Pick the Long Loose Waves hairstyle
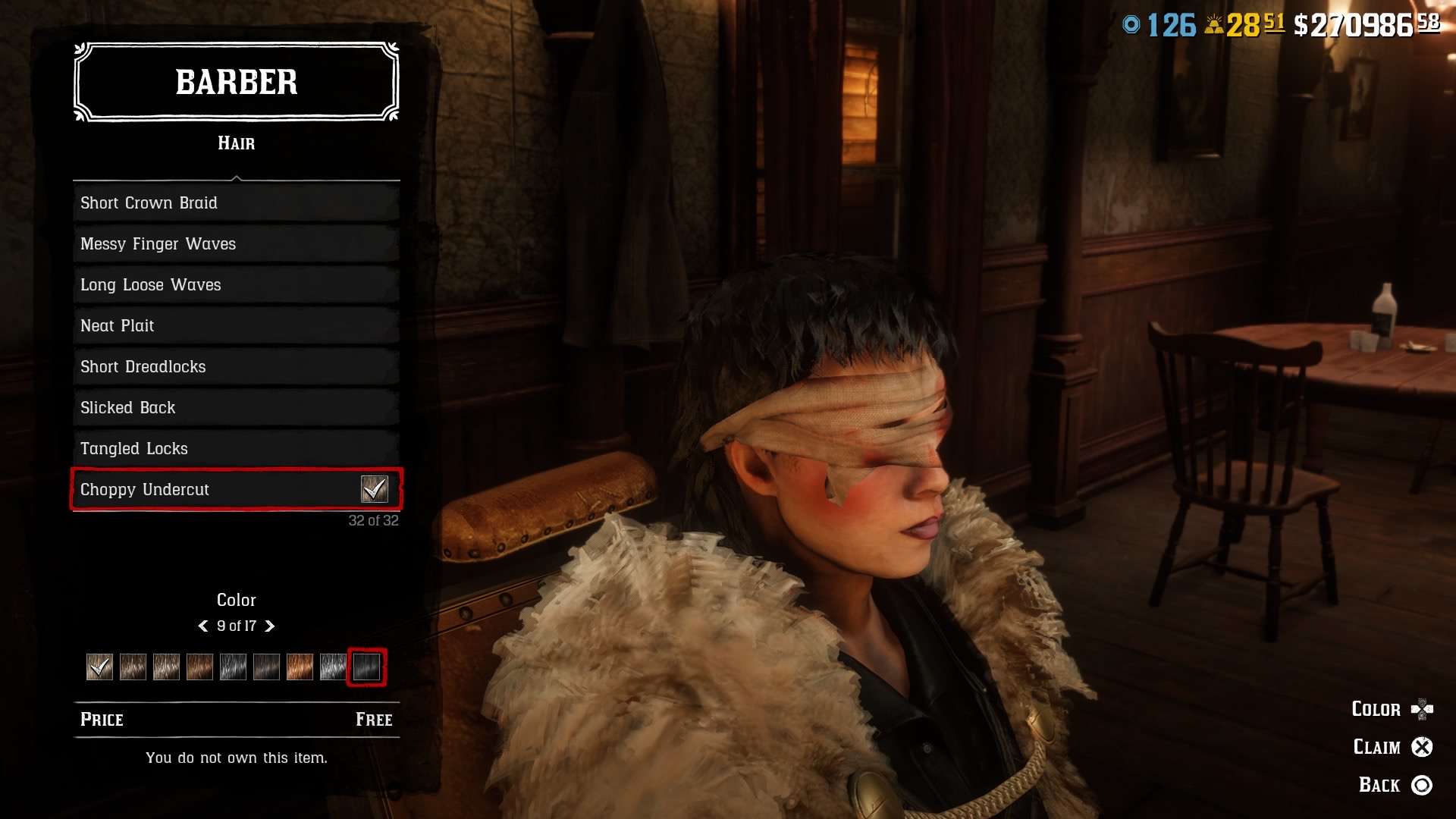 [x=236, y=285]
